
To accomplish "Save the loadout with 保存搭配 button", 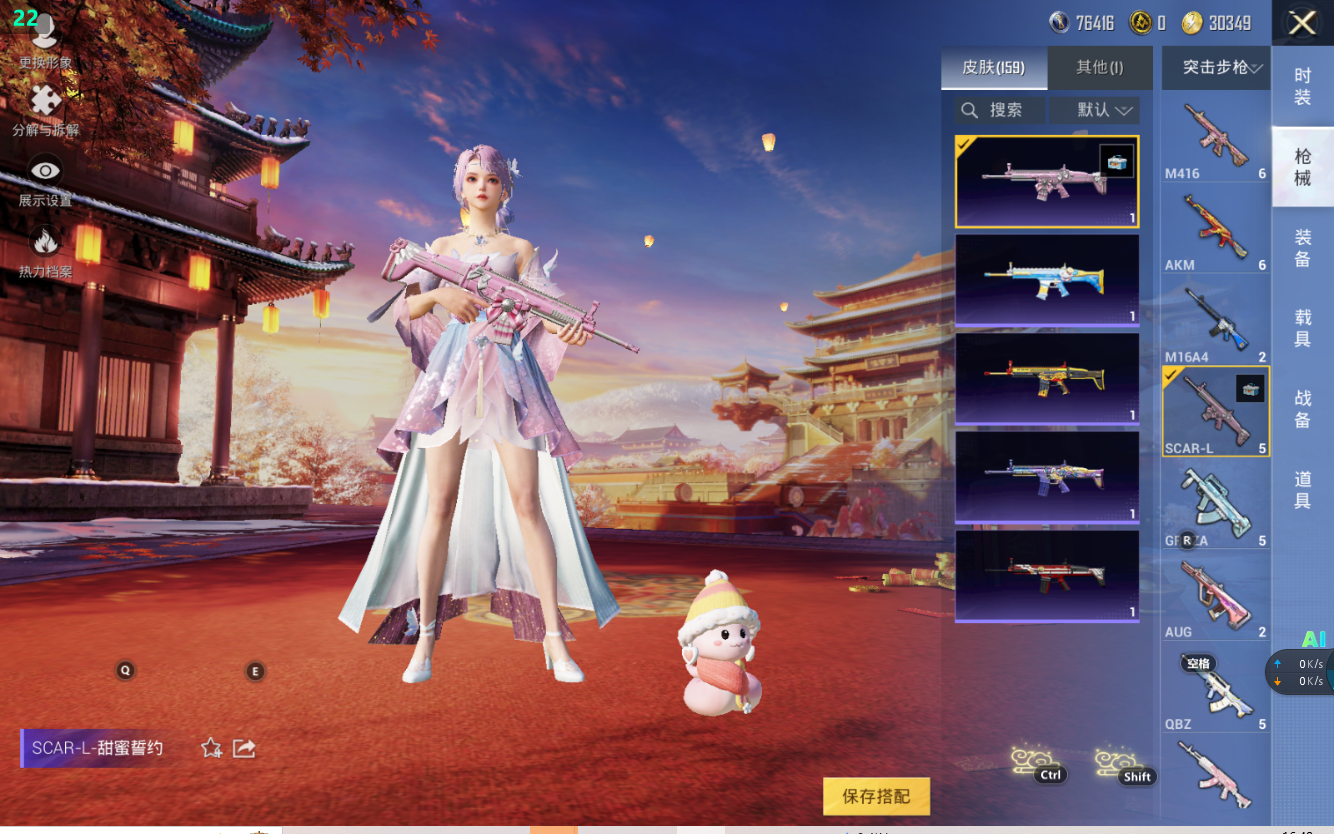I will (876, 796).
